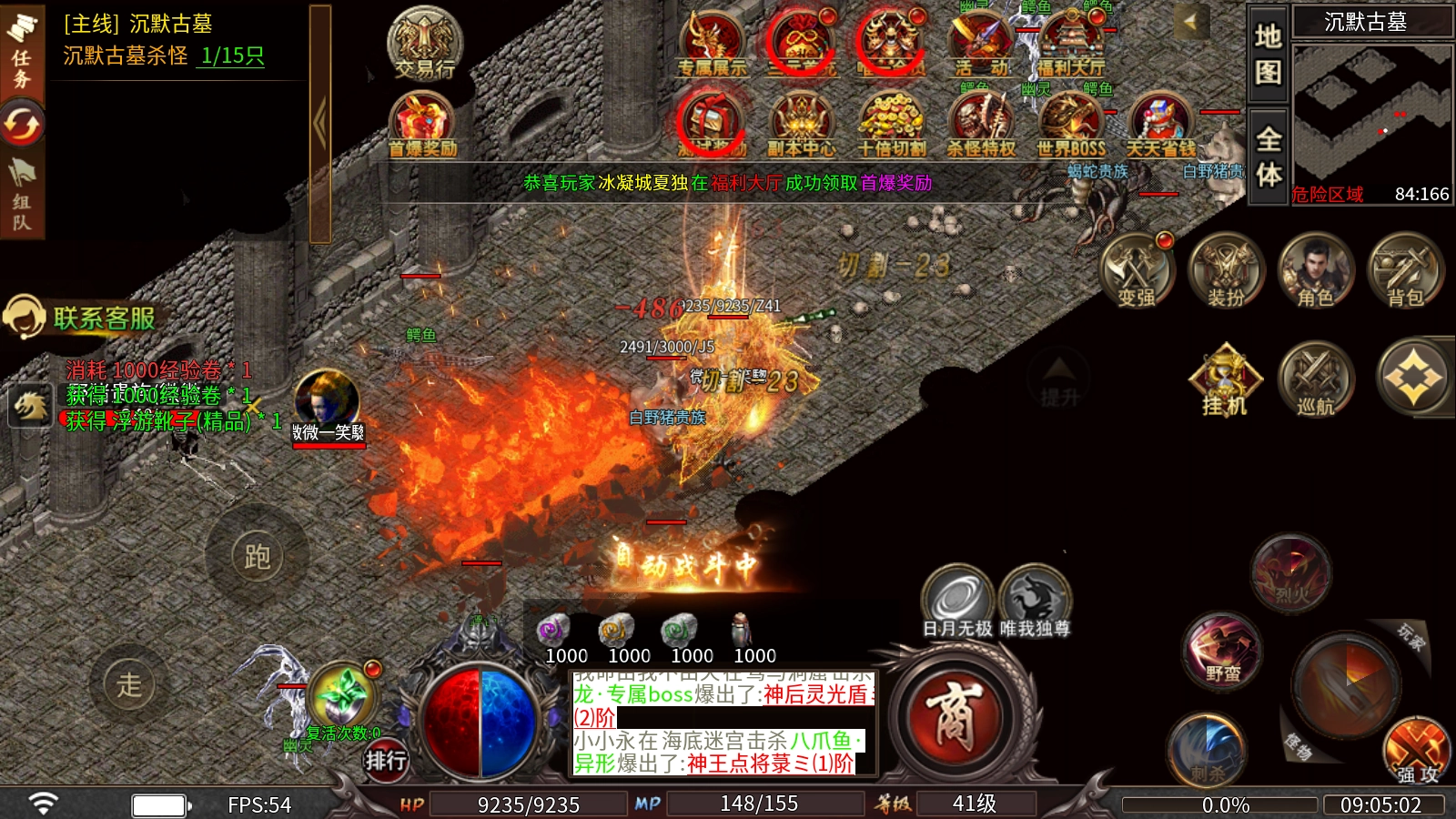The height and width of the screenshot is (819, 1456).
Task: Open the 交易行 trading house icon
Action: tap(425, 44)
